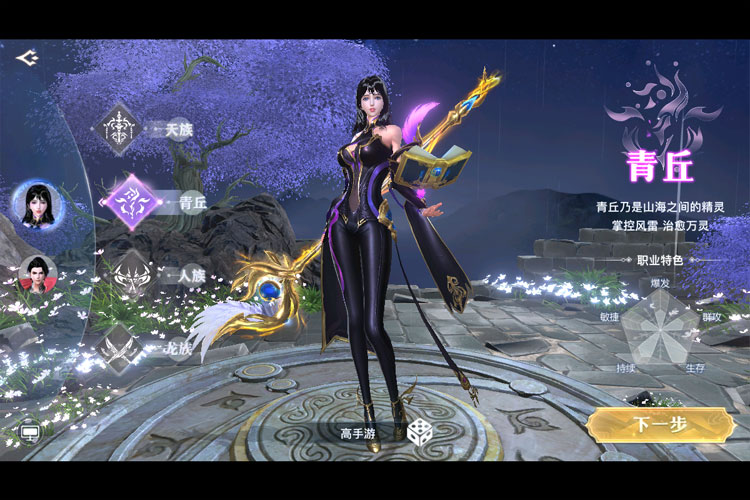This screenshot has height=500, width=750.
Task: Open the monitor icon in bottom-left corner
Action: point(29,434)
